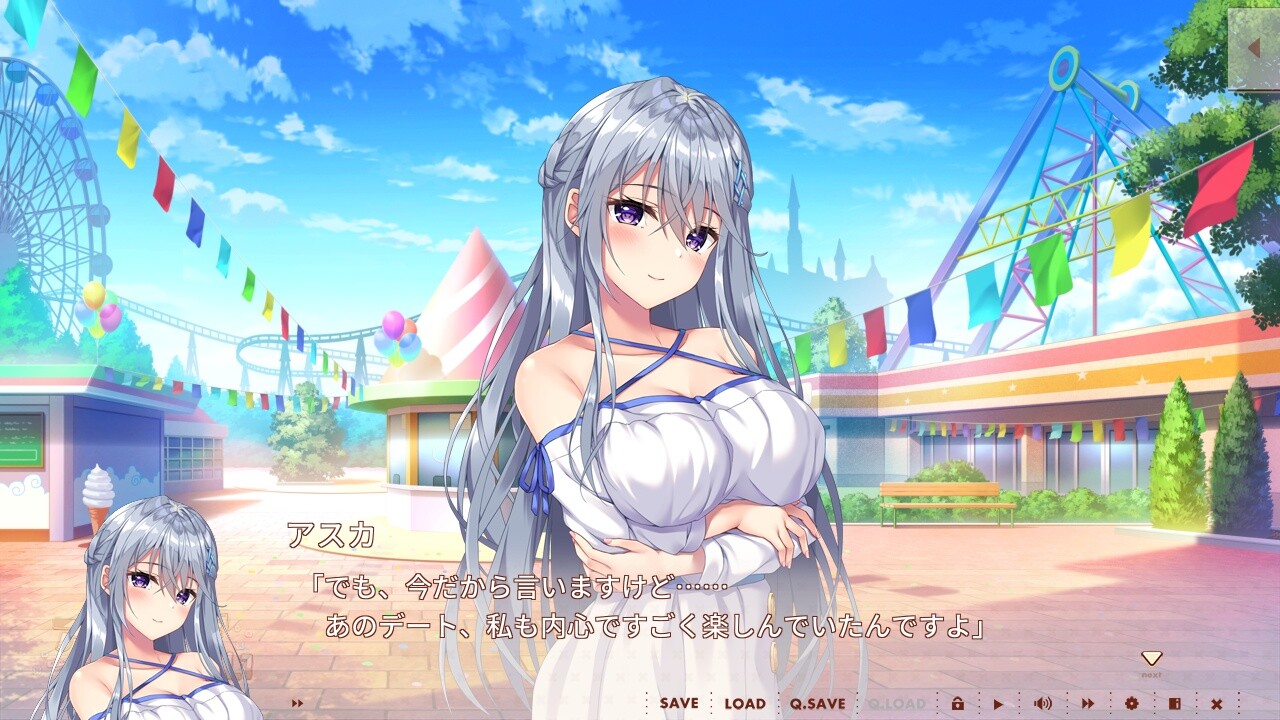
Task: Click the grayed-out Q.LOAD option
Action: click(x=898, y=703)
